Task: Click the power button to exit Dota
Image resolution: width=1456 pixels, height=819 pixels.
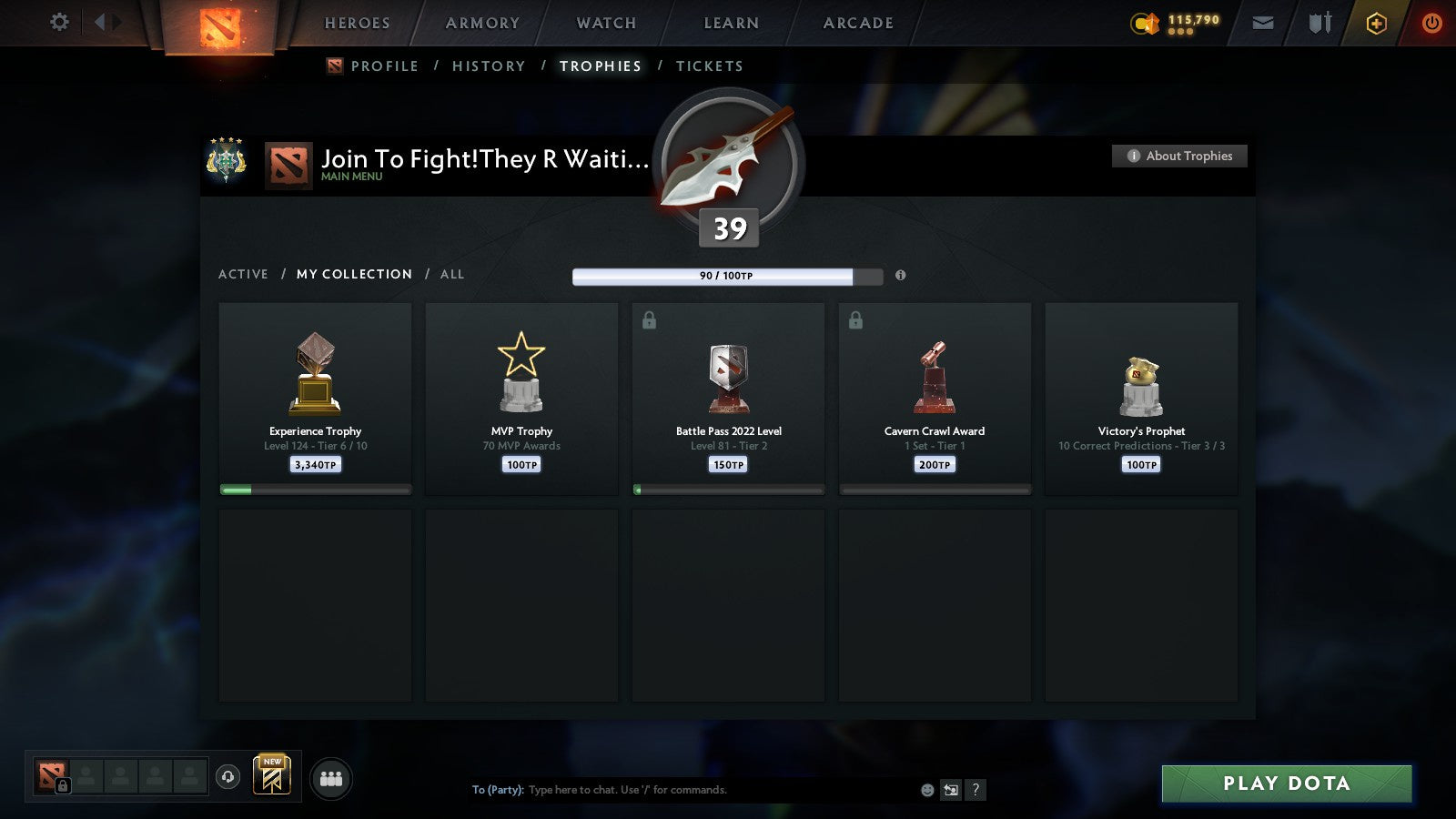Action: [x=1431, y=22]
